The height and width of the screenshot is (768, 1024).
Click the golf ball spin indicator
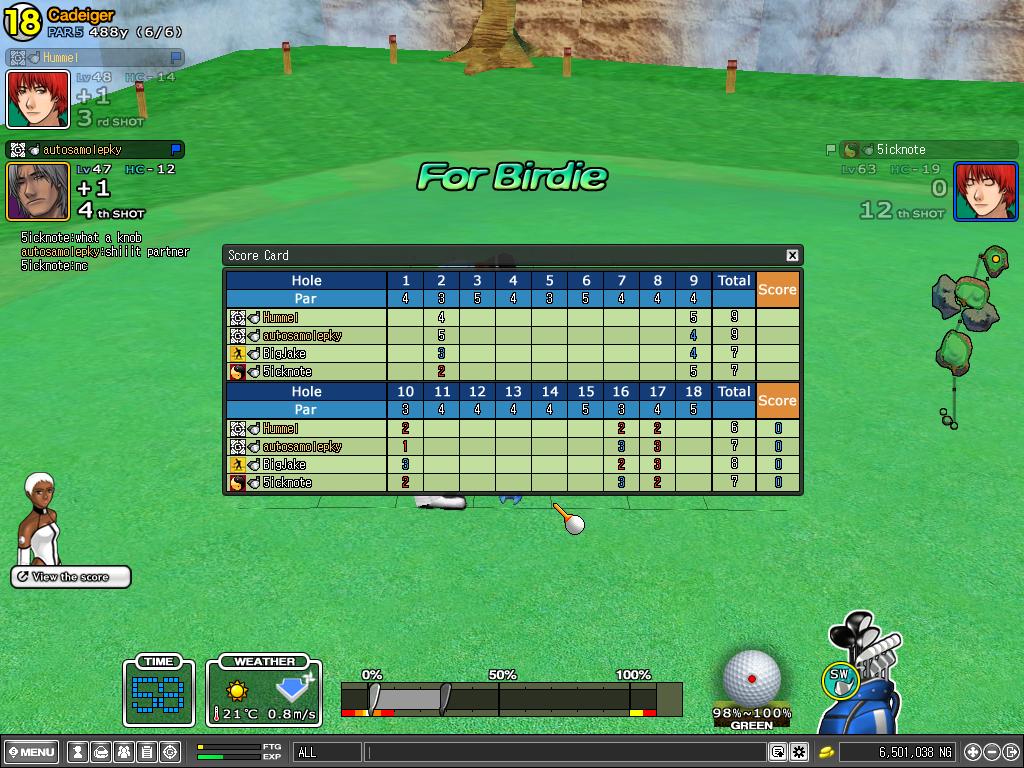point(752,678)
